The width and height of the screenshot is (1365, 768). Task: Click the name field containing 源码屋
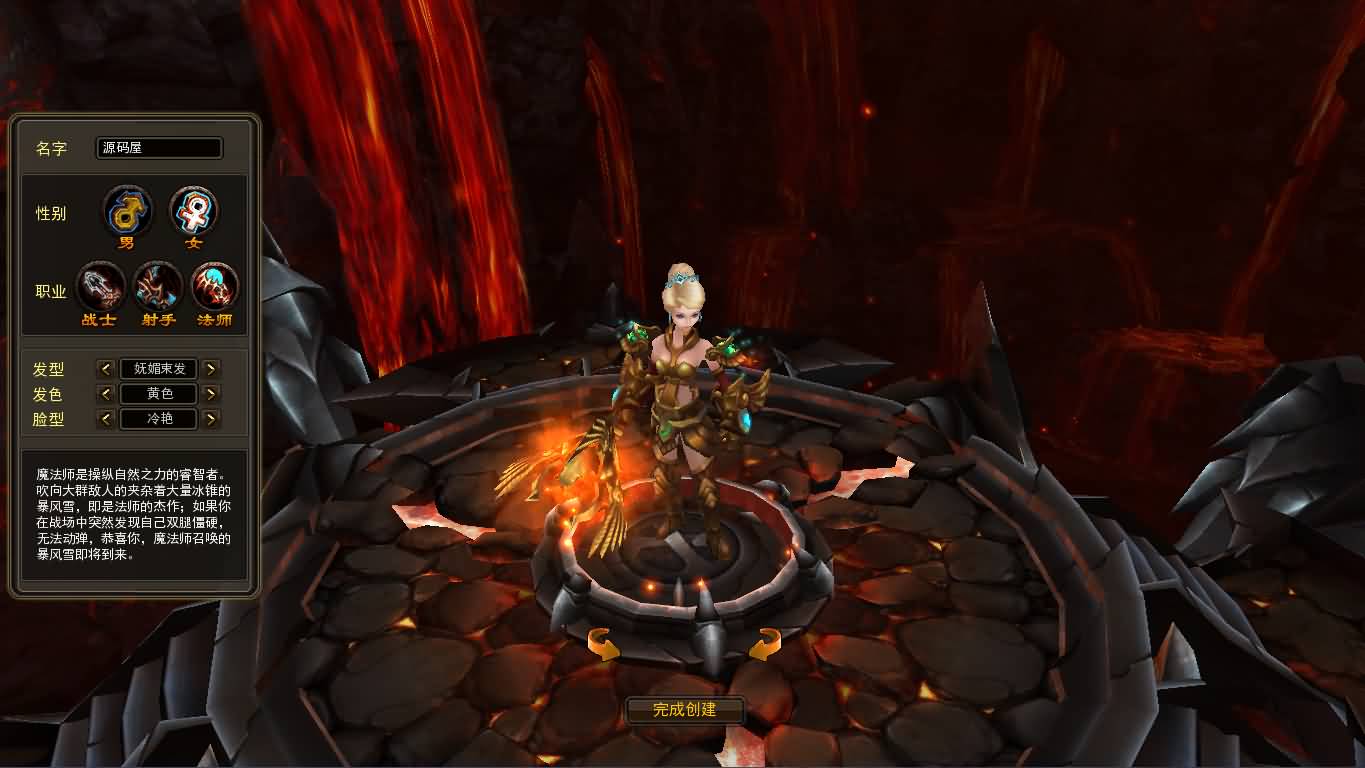pos(159,148)
